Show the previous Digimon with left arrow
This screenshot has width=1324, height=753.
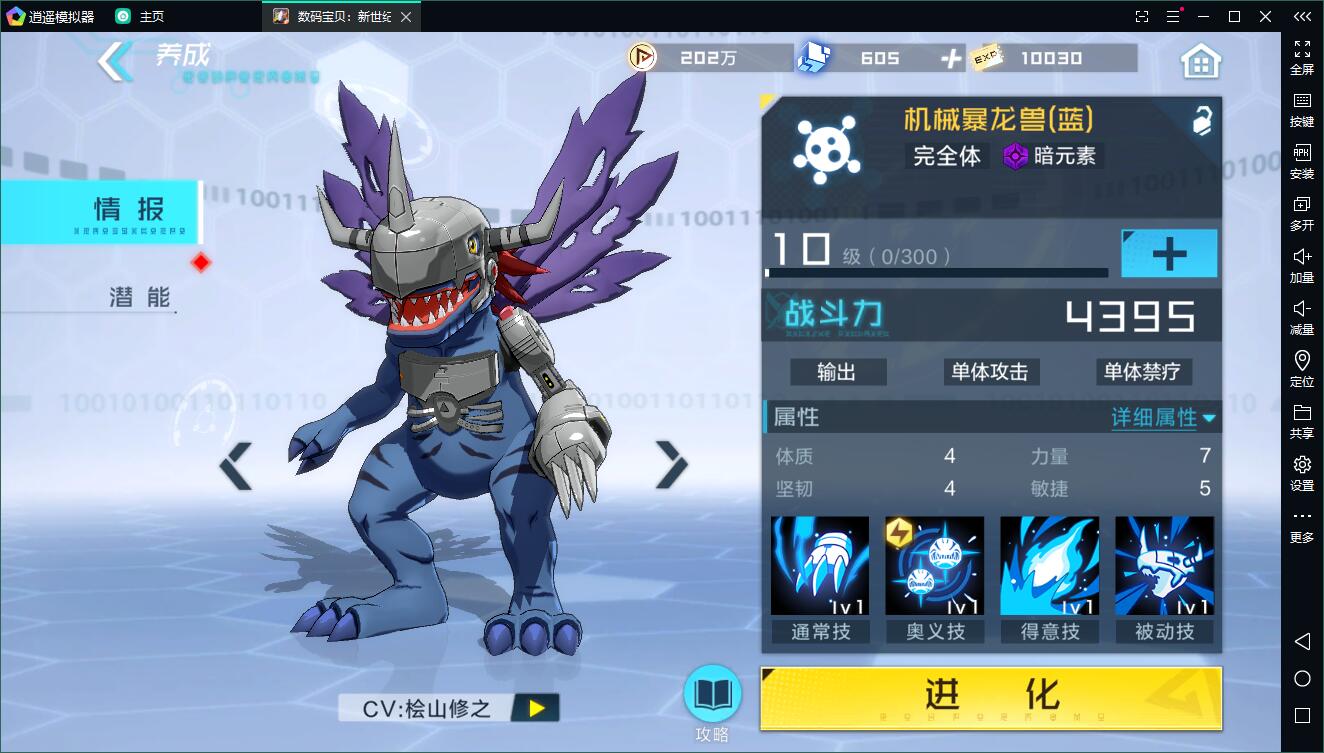pyautogui.click(x=236, y=466)
